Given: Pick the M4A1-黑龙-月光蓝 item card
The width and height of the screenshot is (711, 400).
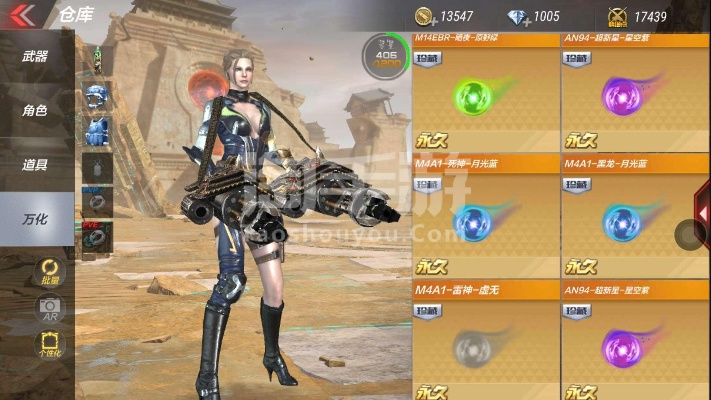Looking at the screenshot, I should (x=633, y=218).
